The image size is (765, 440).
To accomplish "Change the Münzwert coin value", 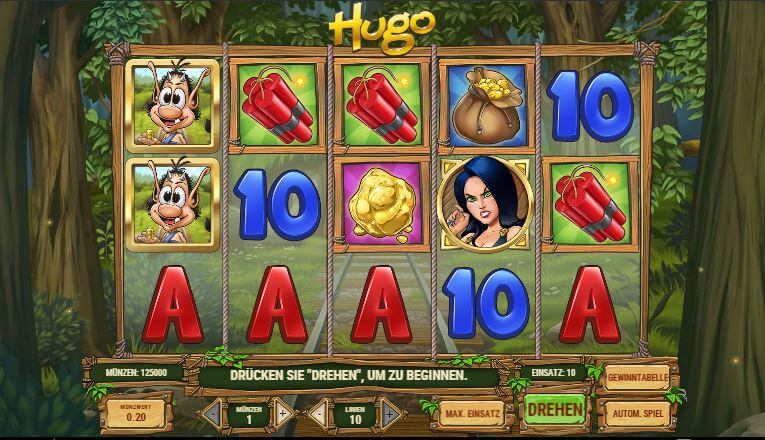I will [x=136, y=411].
